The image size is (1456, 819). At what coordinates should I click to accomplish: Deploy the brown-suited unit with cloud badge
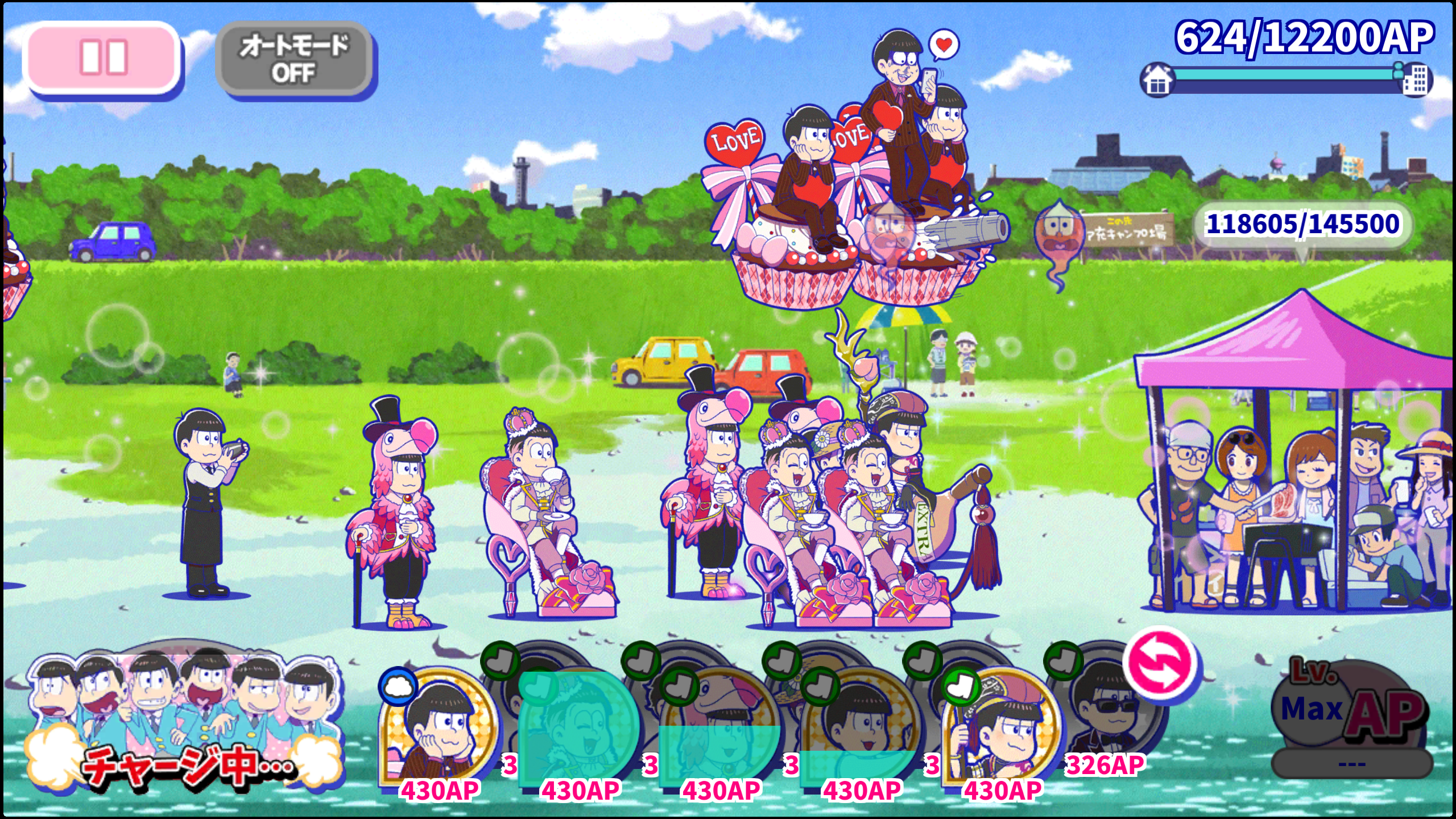pos(439,725)
